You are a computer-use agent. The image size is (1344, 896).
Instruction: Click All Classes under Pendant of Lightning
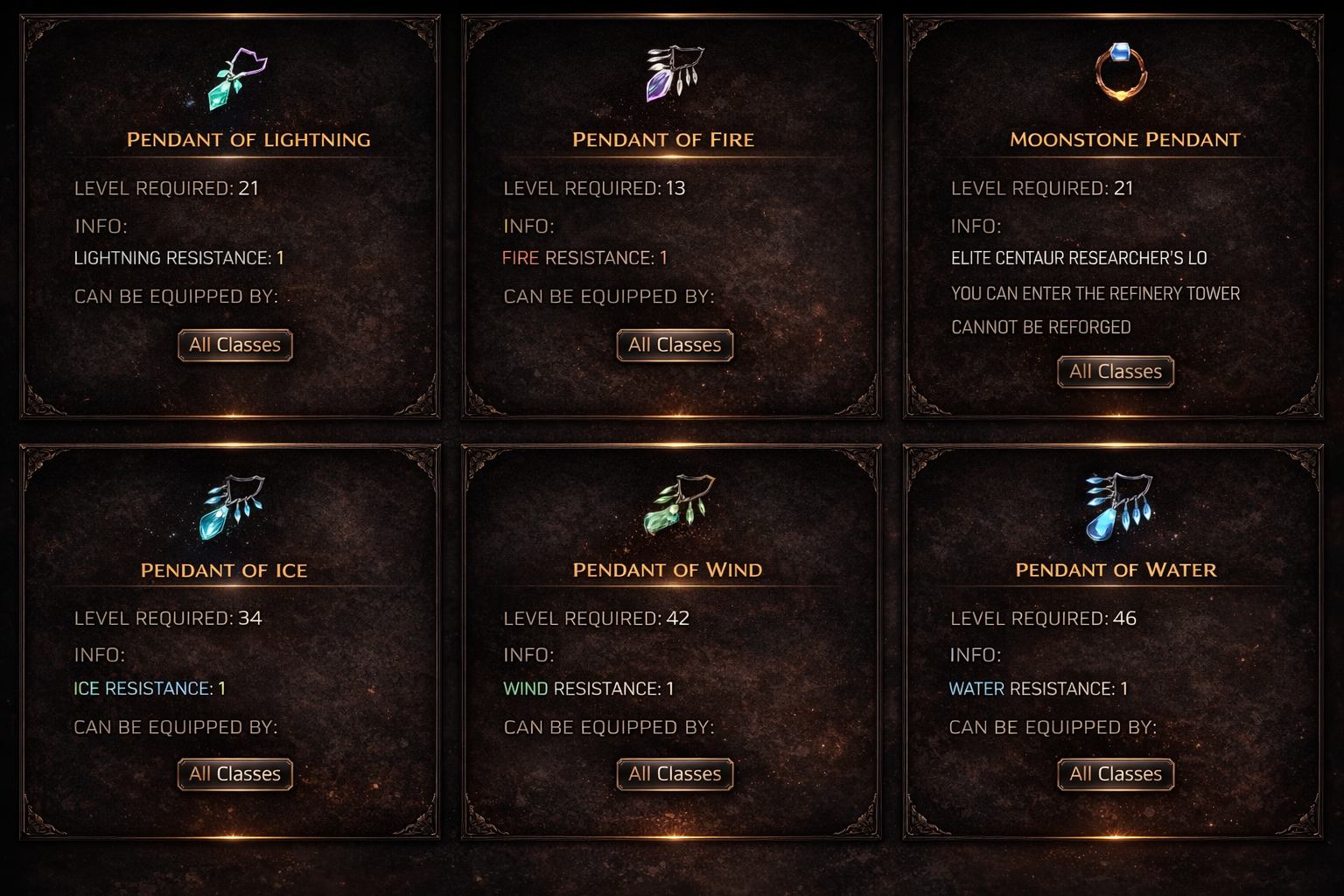(x=234, y=345)
